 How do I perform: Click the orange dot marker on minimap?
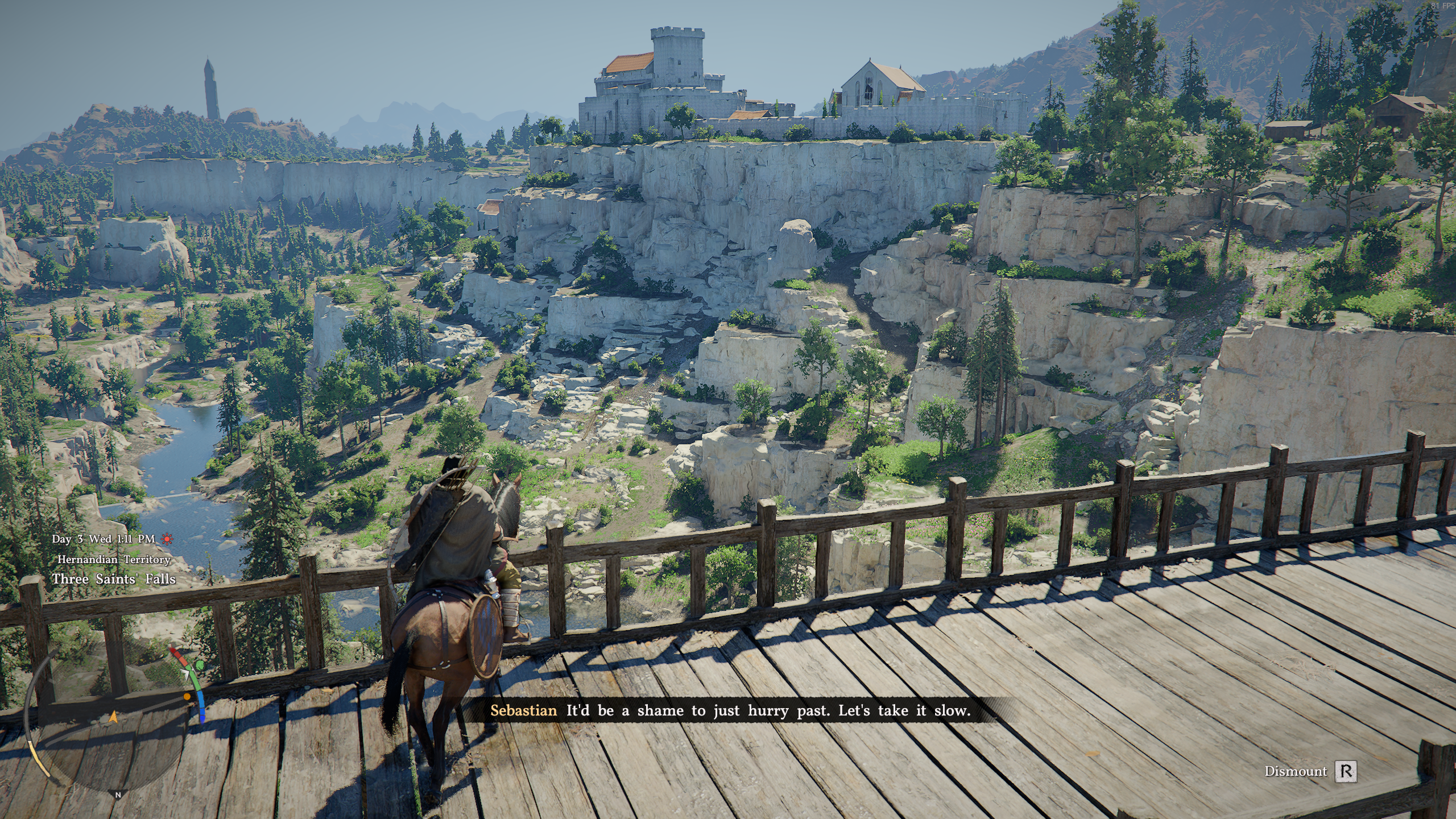pyautogui.click(x=187, y=697)
